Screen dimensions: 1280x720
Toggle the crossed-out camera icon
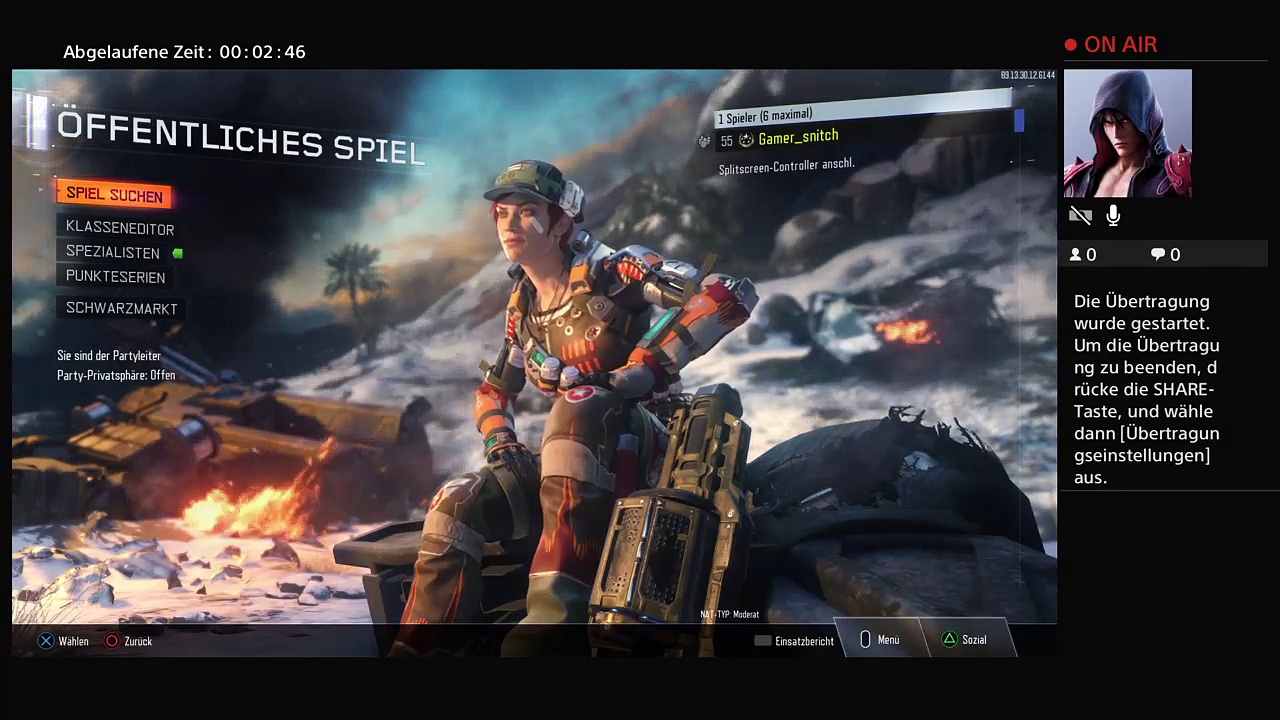pyautogui.click(x=1080, y=215)
